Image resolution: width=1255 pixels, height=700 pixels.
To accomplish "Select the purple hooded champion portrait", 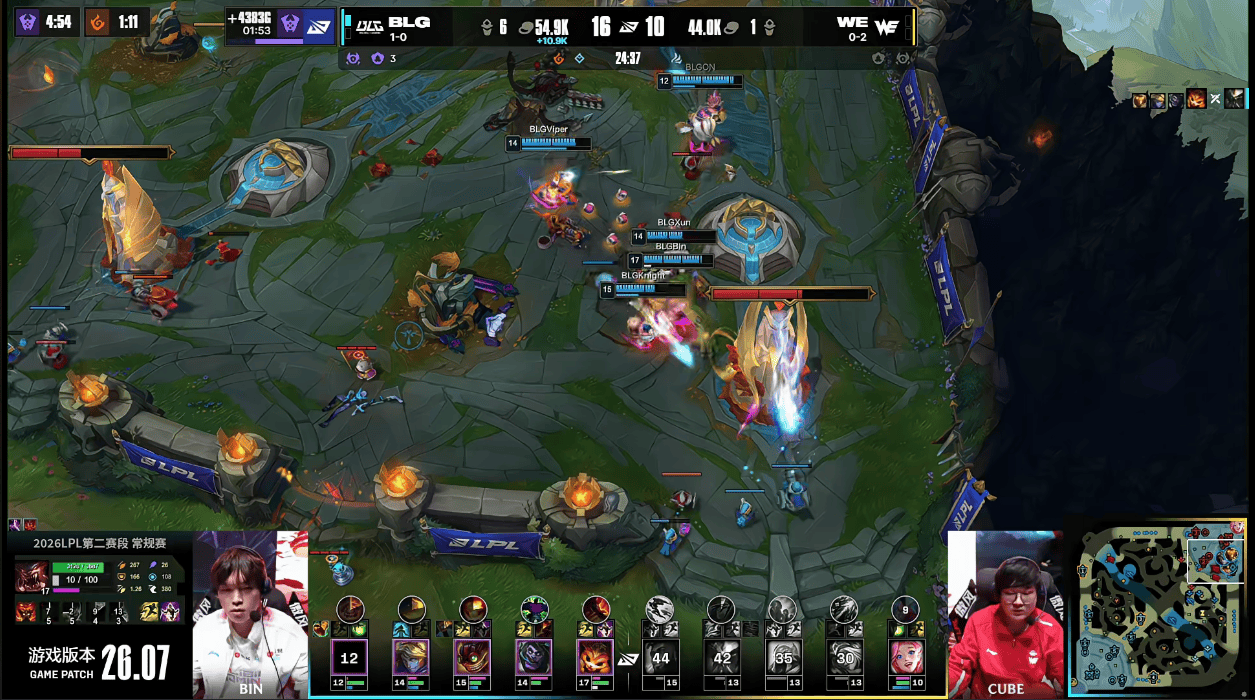I will point(533,658).
